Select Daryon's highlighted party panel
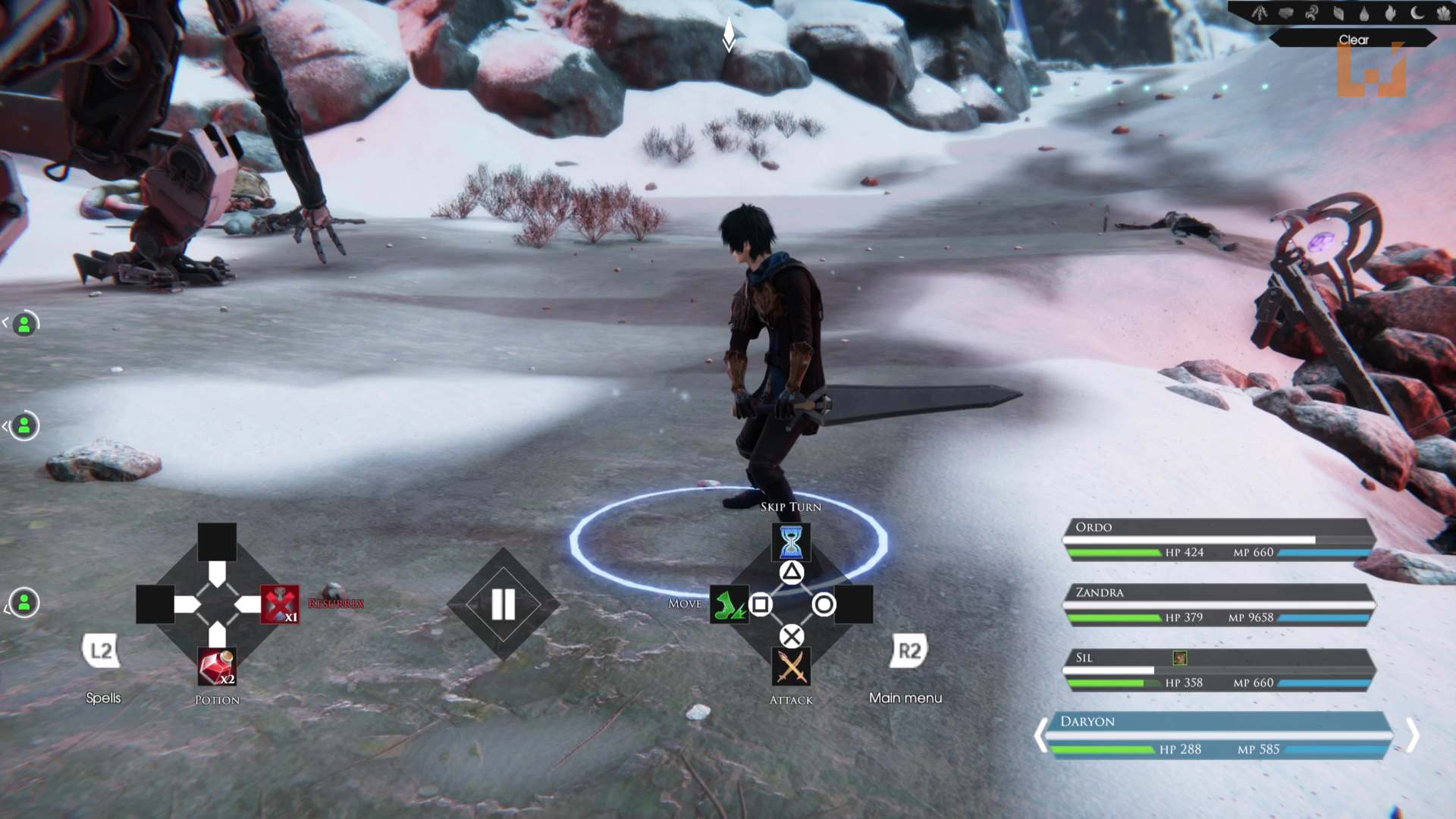The width and height of the screenshot is (1456, 819). click(x=1218, y=735)
